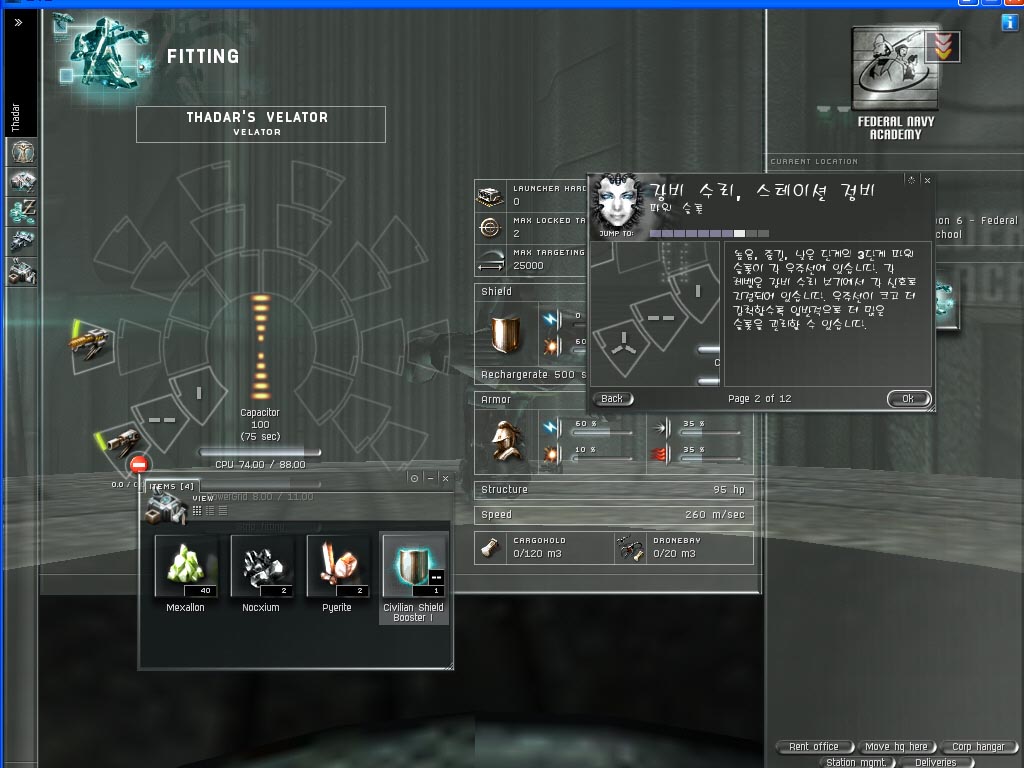Screen dimensions: 1024x768
Task: Click the Rent office button
Action: click(x=814, y=746)
